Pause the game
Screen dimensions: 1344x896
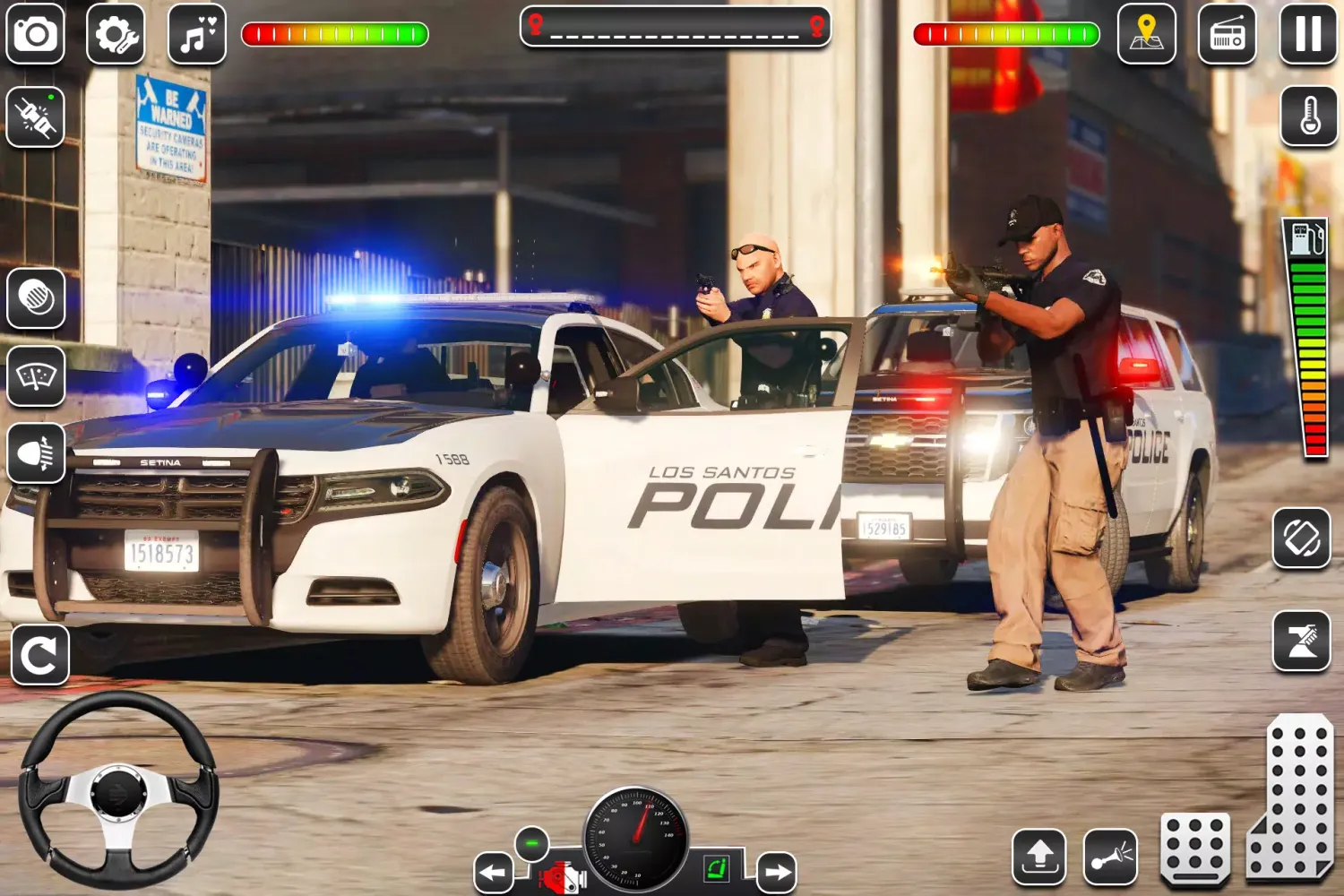pyautogui.click(x=1307, y=36)
